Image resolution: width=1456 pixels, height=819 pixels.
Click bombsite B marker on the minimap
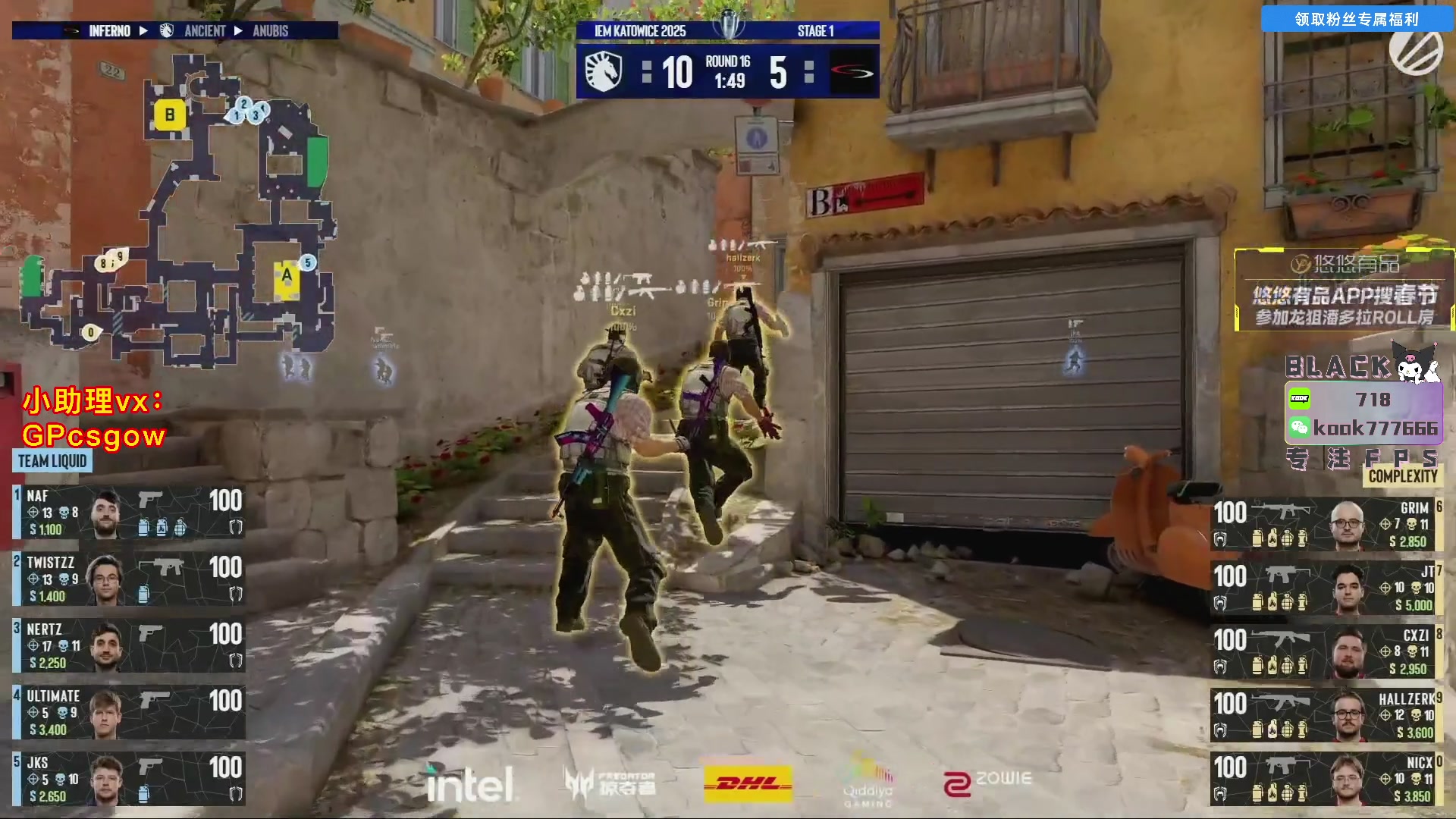[170, 115]
